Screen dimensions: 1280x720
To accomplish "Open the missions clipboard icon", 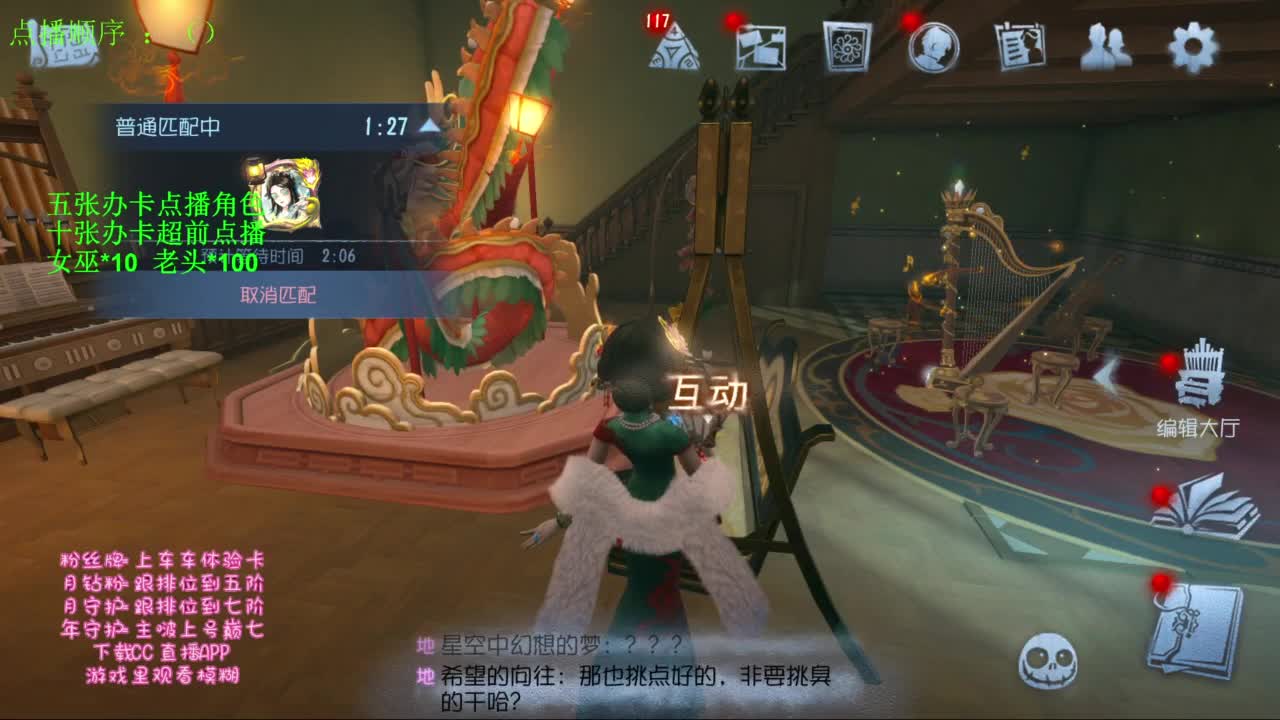I will [x=1018, y=46].
